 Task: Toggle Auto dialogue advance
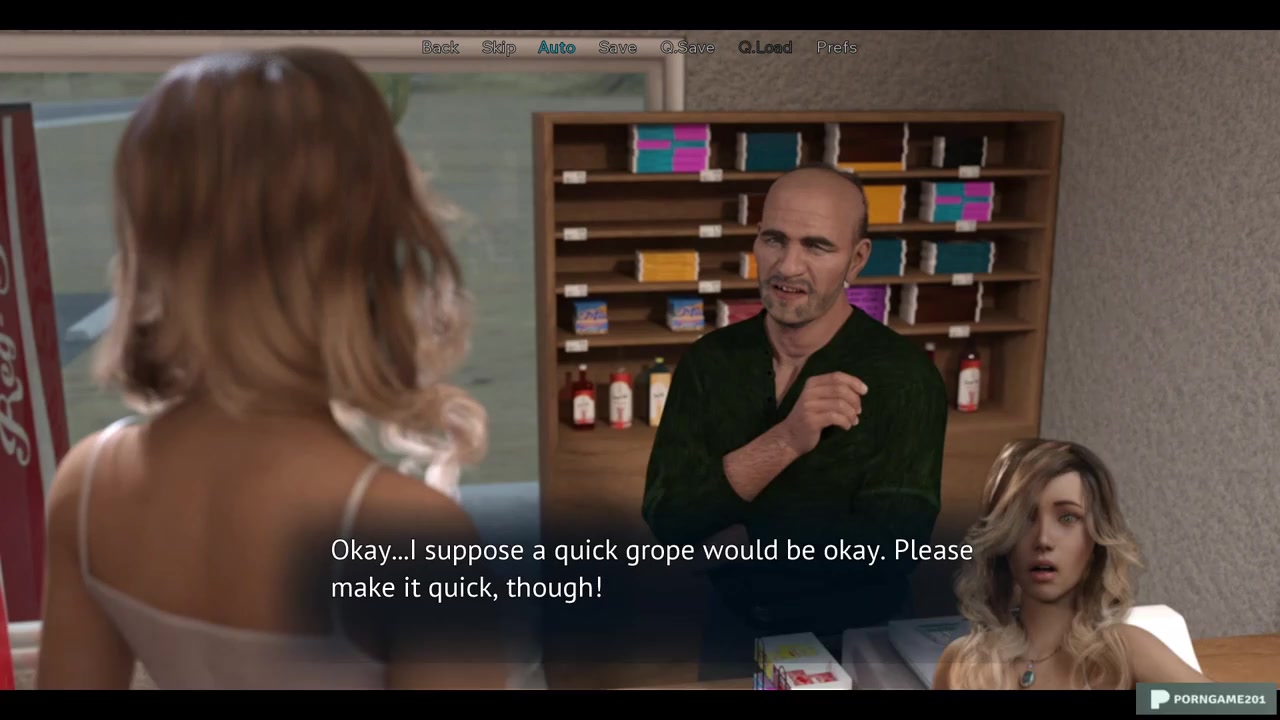click(556, 47)
